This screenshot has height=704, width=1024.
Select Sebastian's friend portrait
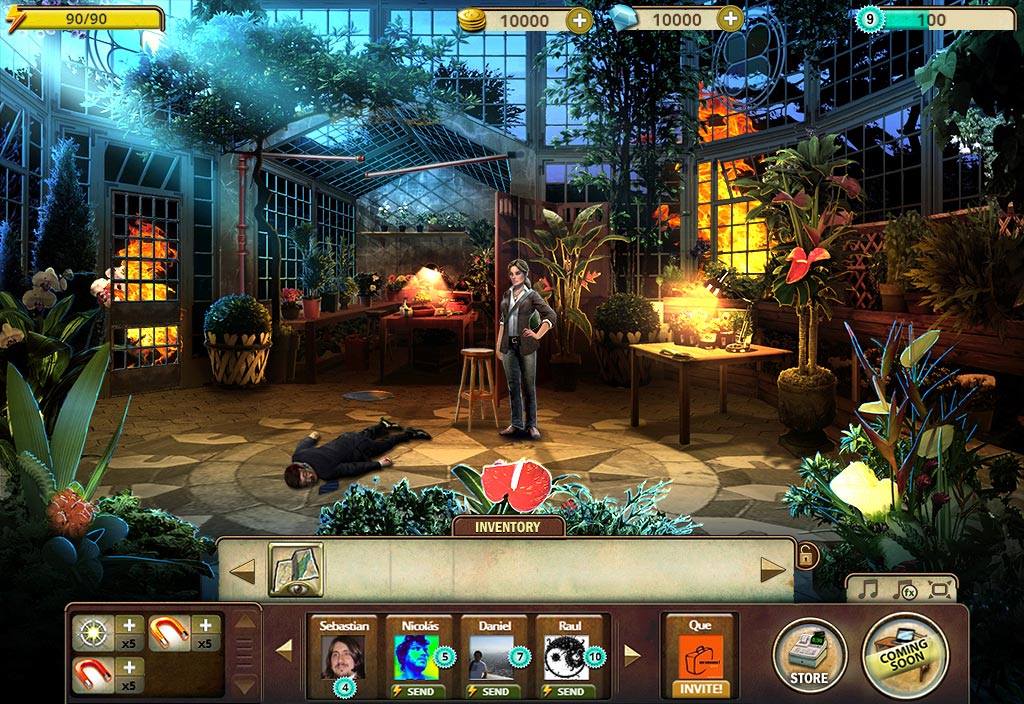click(x=344, y=656)
